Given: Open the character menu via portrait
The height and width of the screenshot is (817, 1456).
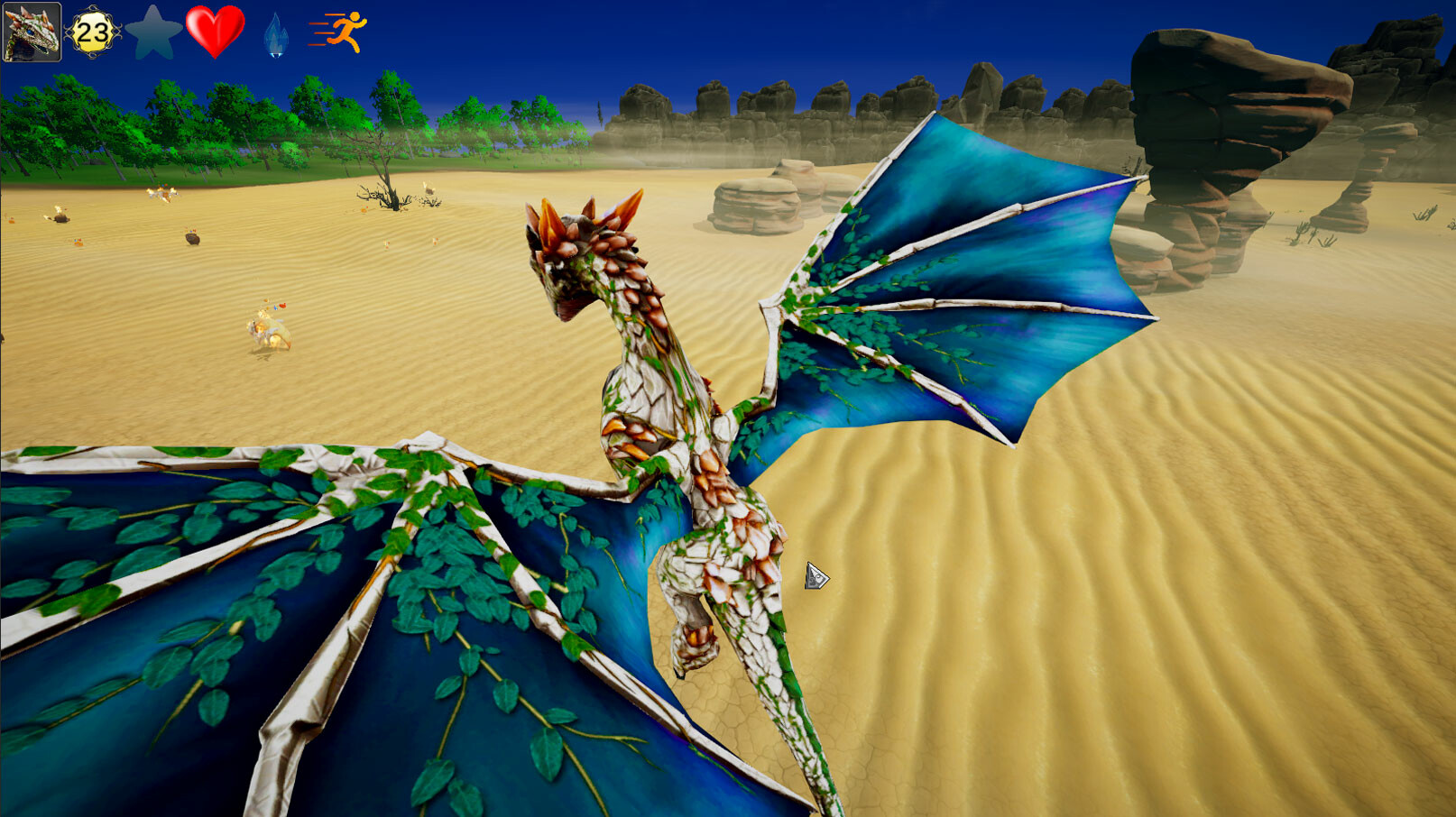Looking at the screenshot, I should [x=32, y=32].
